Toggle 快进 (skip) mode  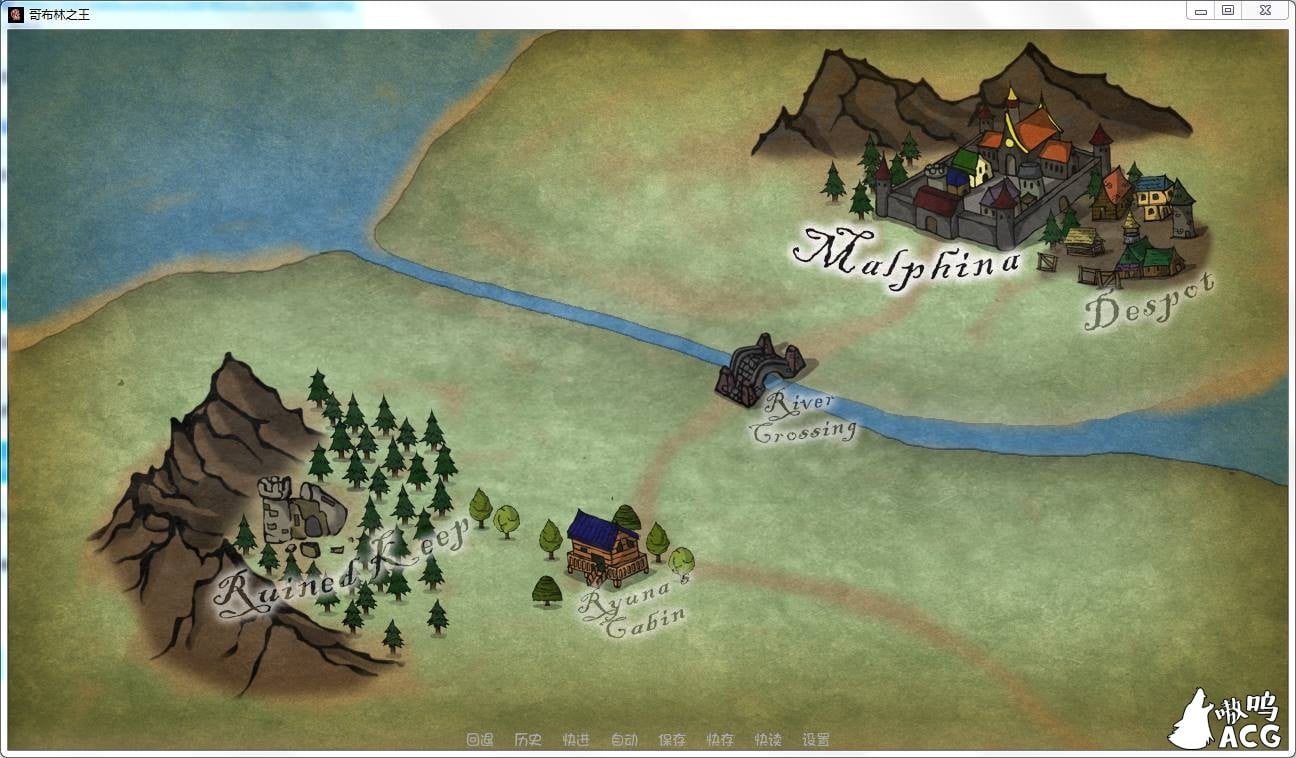(x=576, y=740)
